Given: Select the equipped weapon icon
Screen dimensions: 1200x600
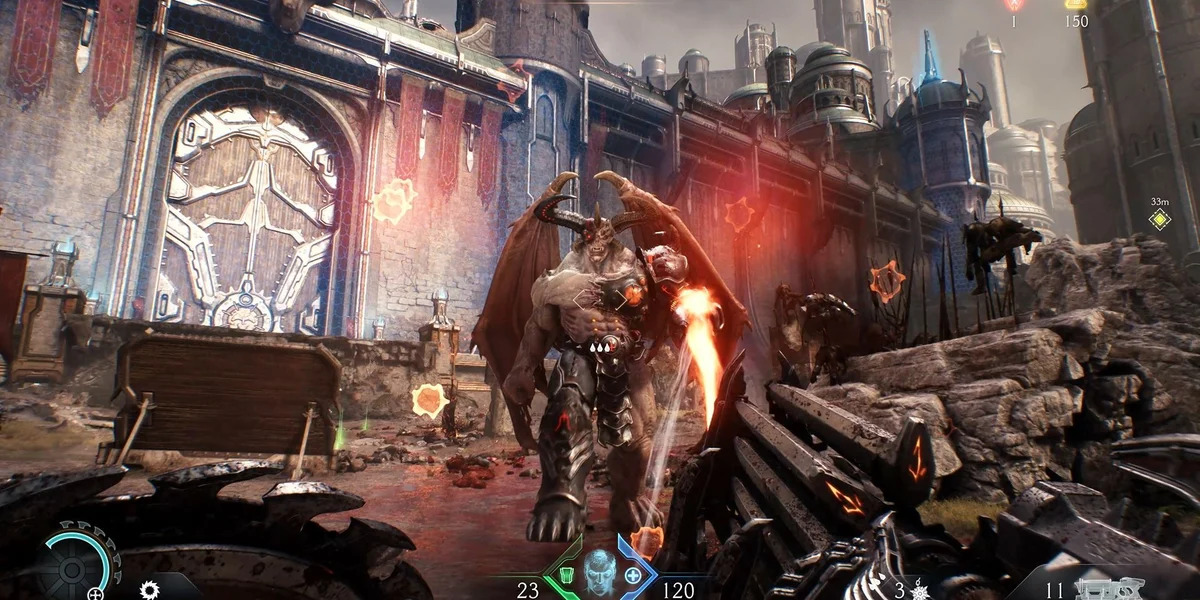Looking at the screenshot, I should (x=1106, y=589).
